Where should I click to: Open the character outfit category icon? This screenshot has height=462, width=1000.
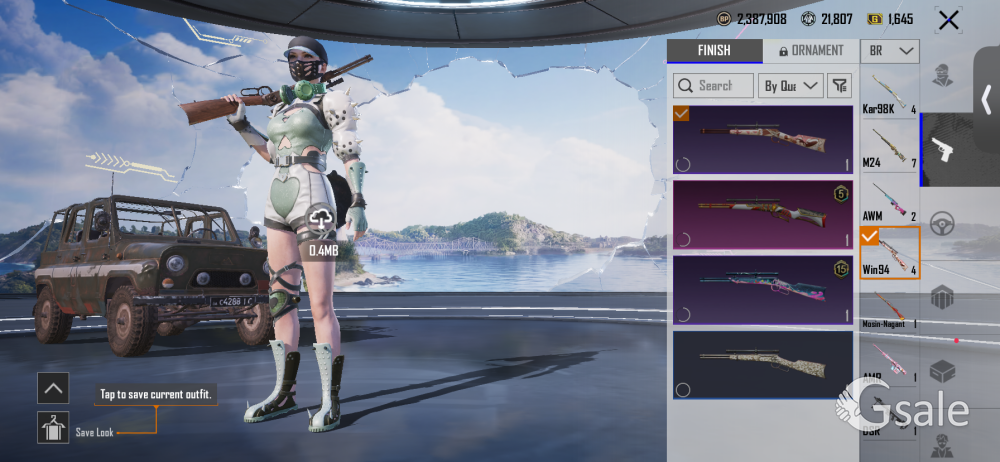coord(941,75)
